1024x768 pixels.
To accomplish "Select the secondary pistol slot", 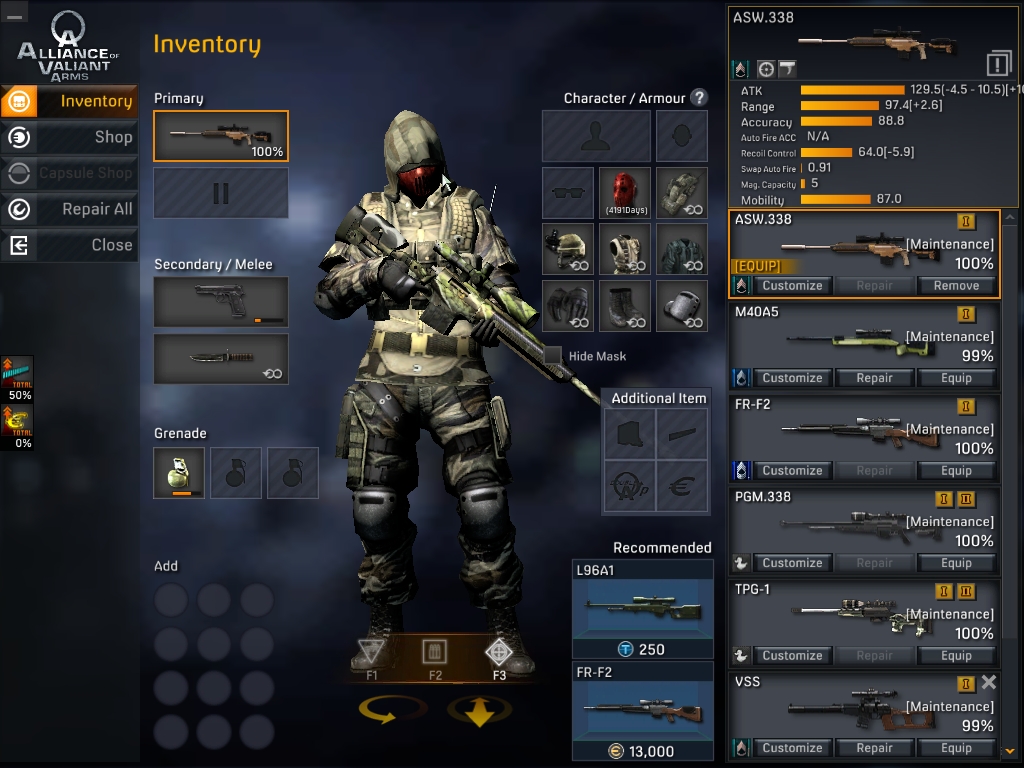I will click(x=221, y=301).
